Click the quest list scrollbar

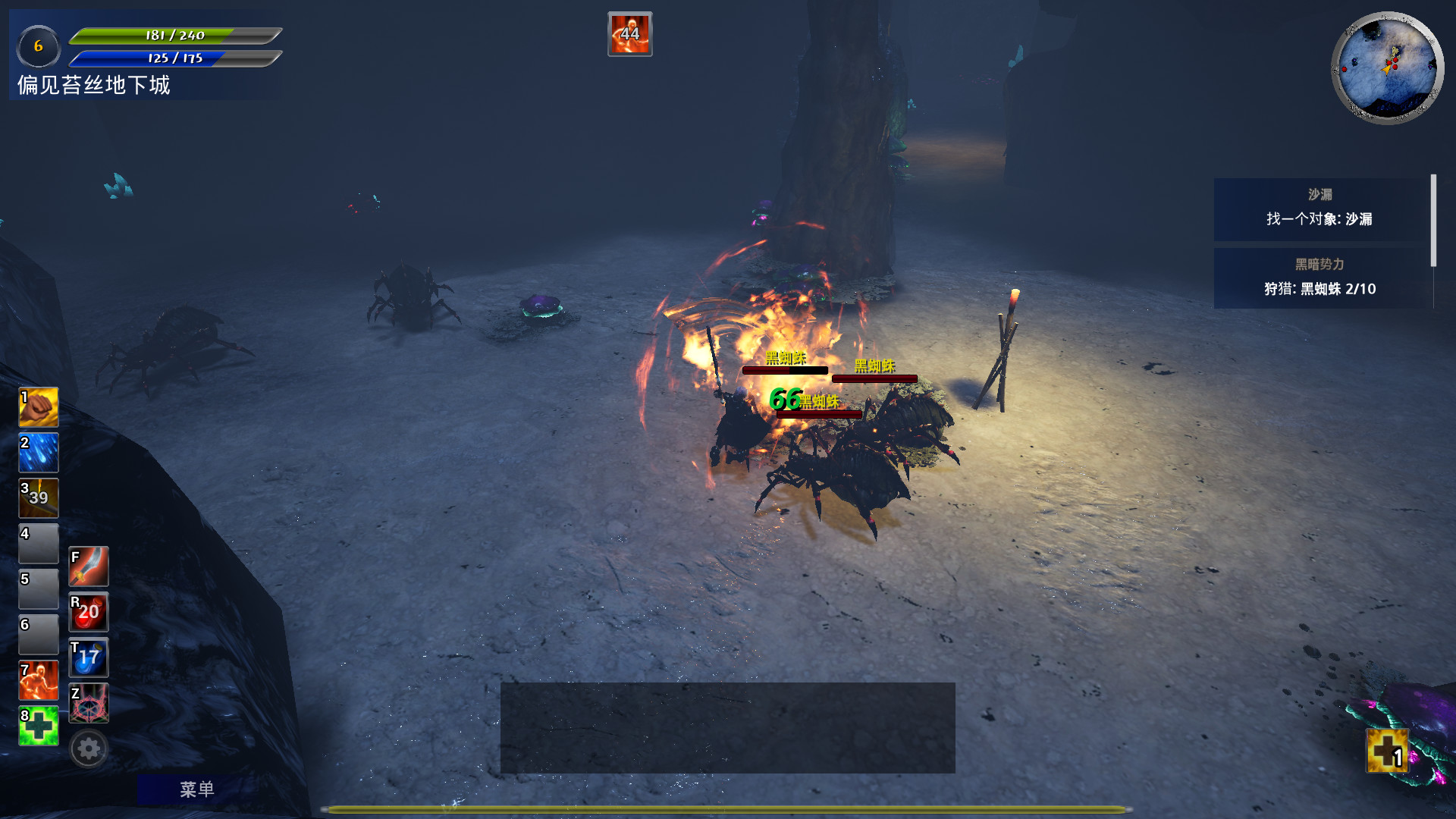coord(1433,220)
